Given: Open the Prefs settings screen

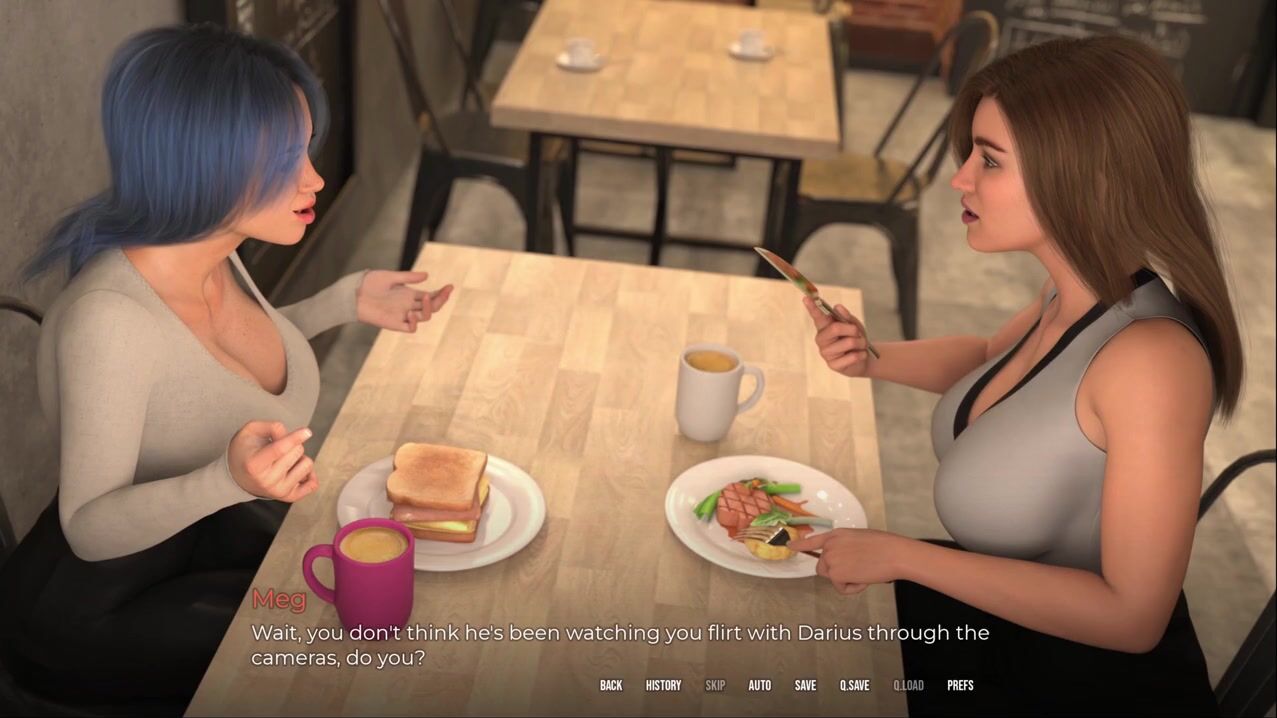Looking at the screenshot, I should tap(960, 685).
